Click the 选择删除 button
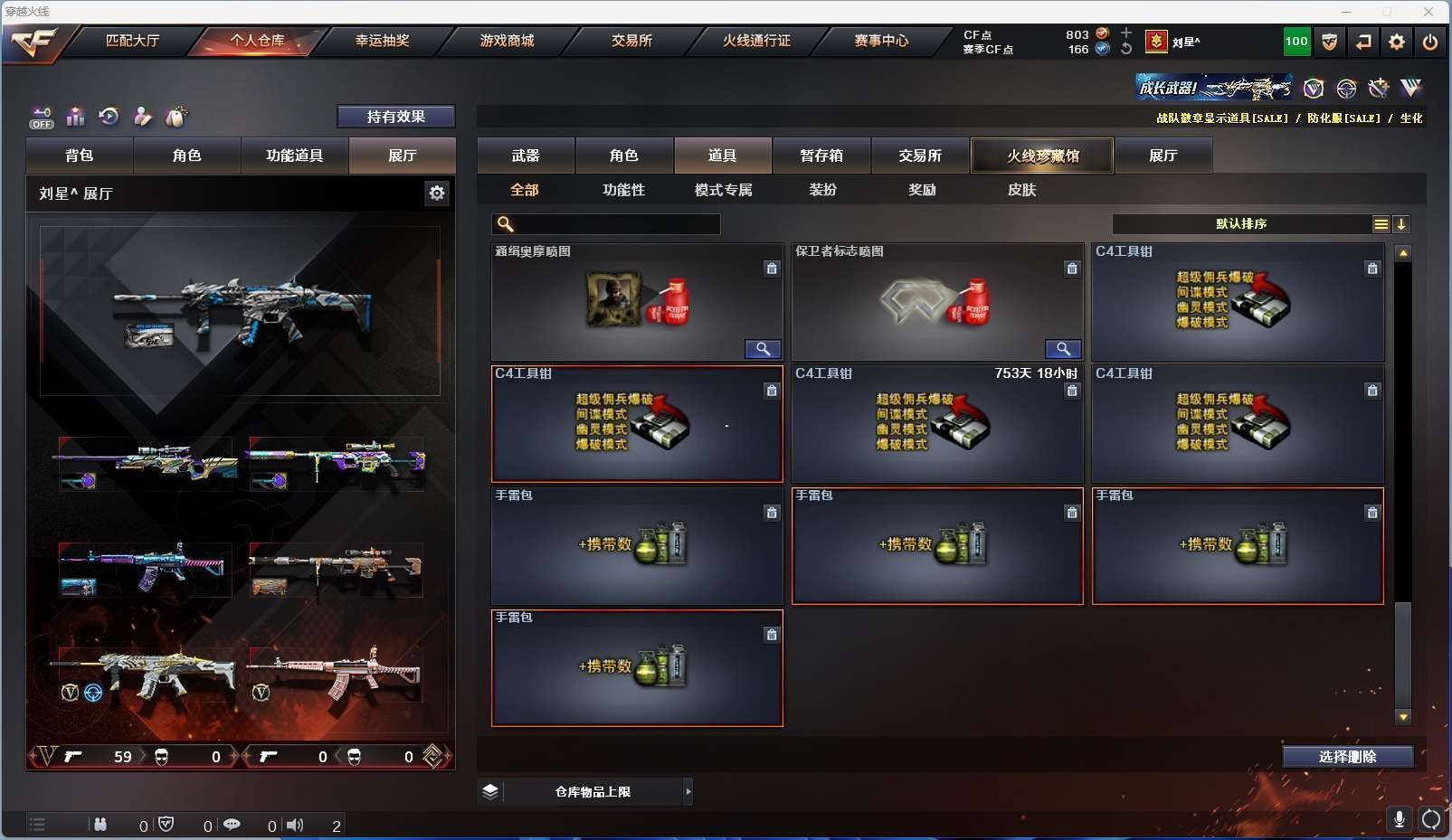The width and height of the screenshot is (1452, 840). click(1347, 757)
